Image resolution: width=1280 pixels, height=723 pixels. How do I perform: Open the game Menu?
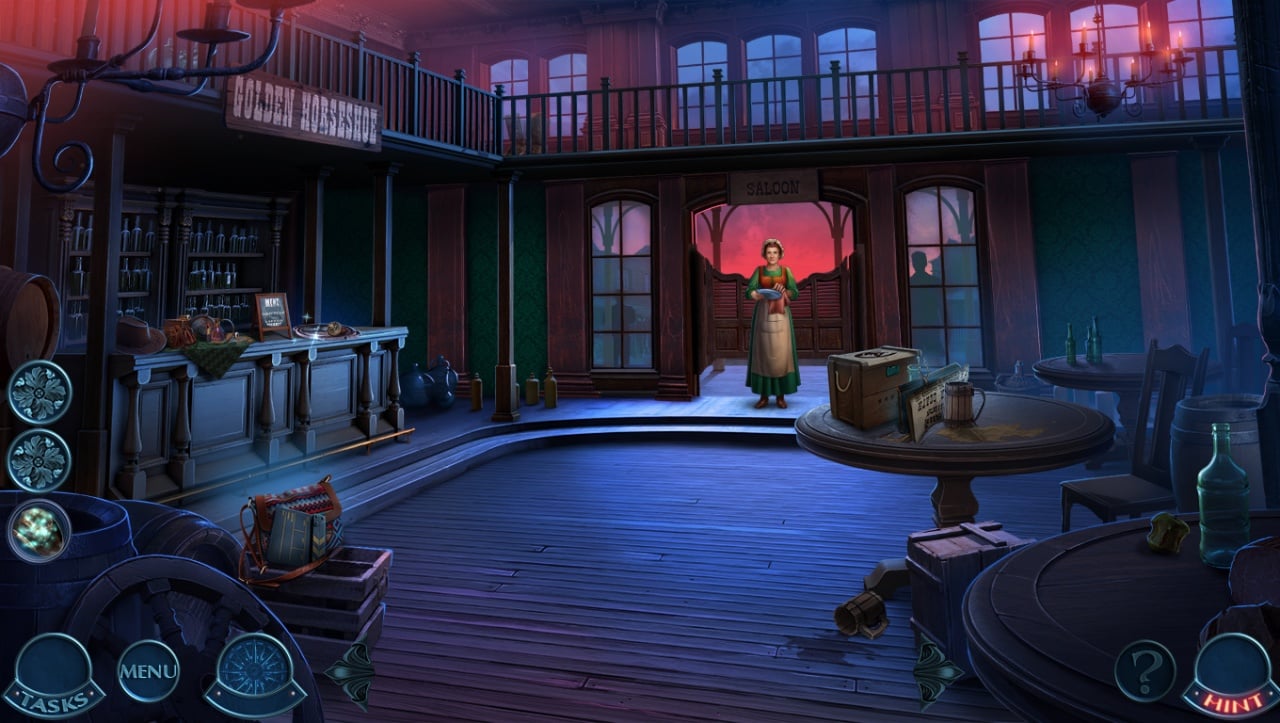pyautogui.click(x=148, y=670)
